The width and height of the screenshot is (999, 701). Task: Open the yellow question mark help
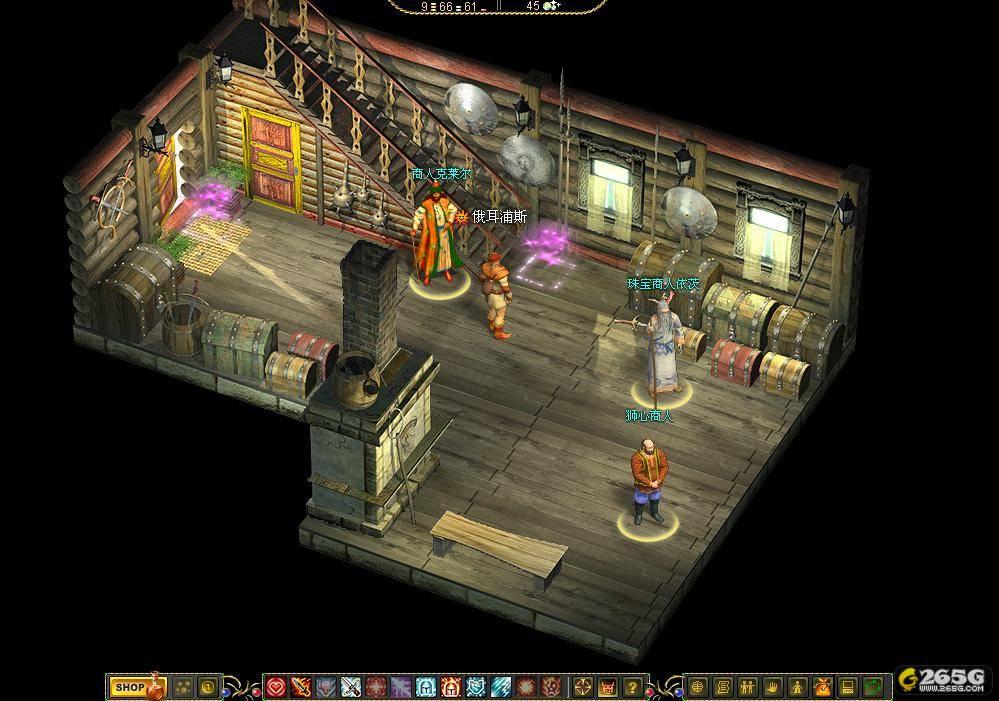coord(632,687)
